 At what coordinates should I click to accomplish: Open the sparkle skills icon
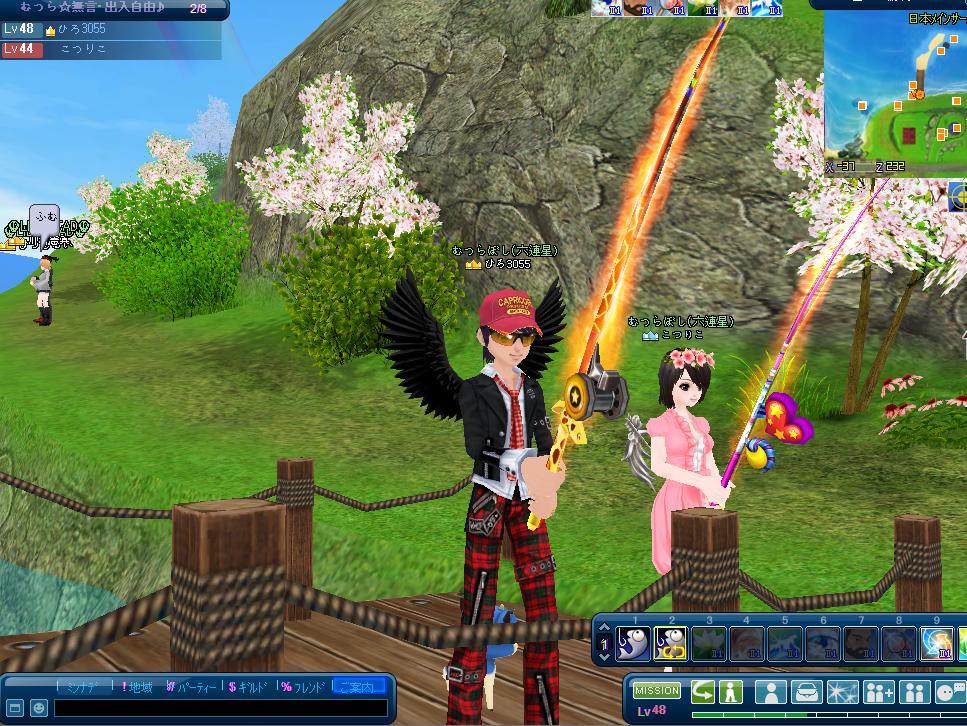pyautogui.click(x=843, y=692)
